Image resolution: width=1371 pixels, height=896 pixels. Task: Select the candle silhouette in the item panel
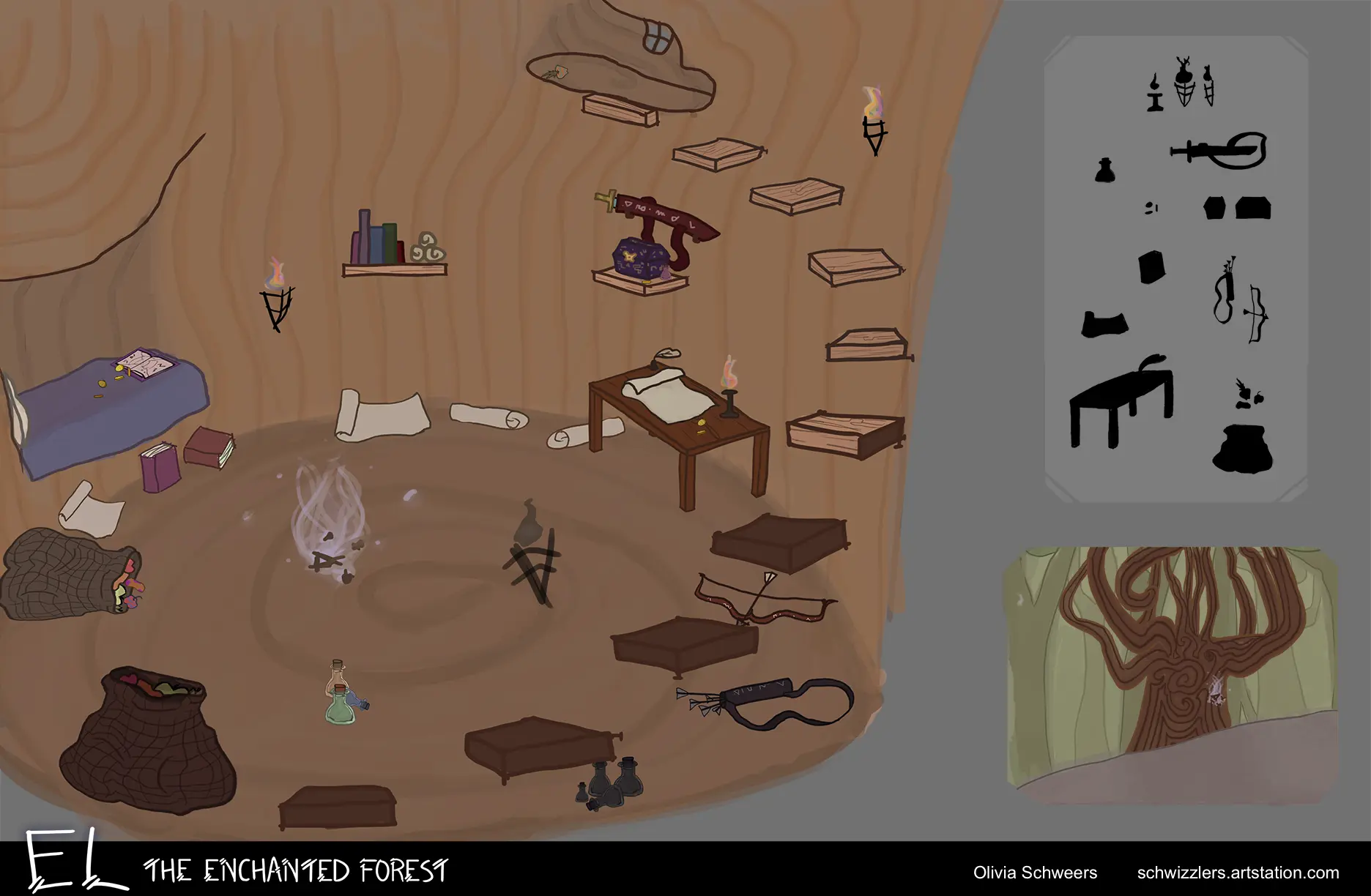tap(1155, 94)
